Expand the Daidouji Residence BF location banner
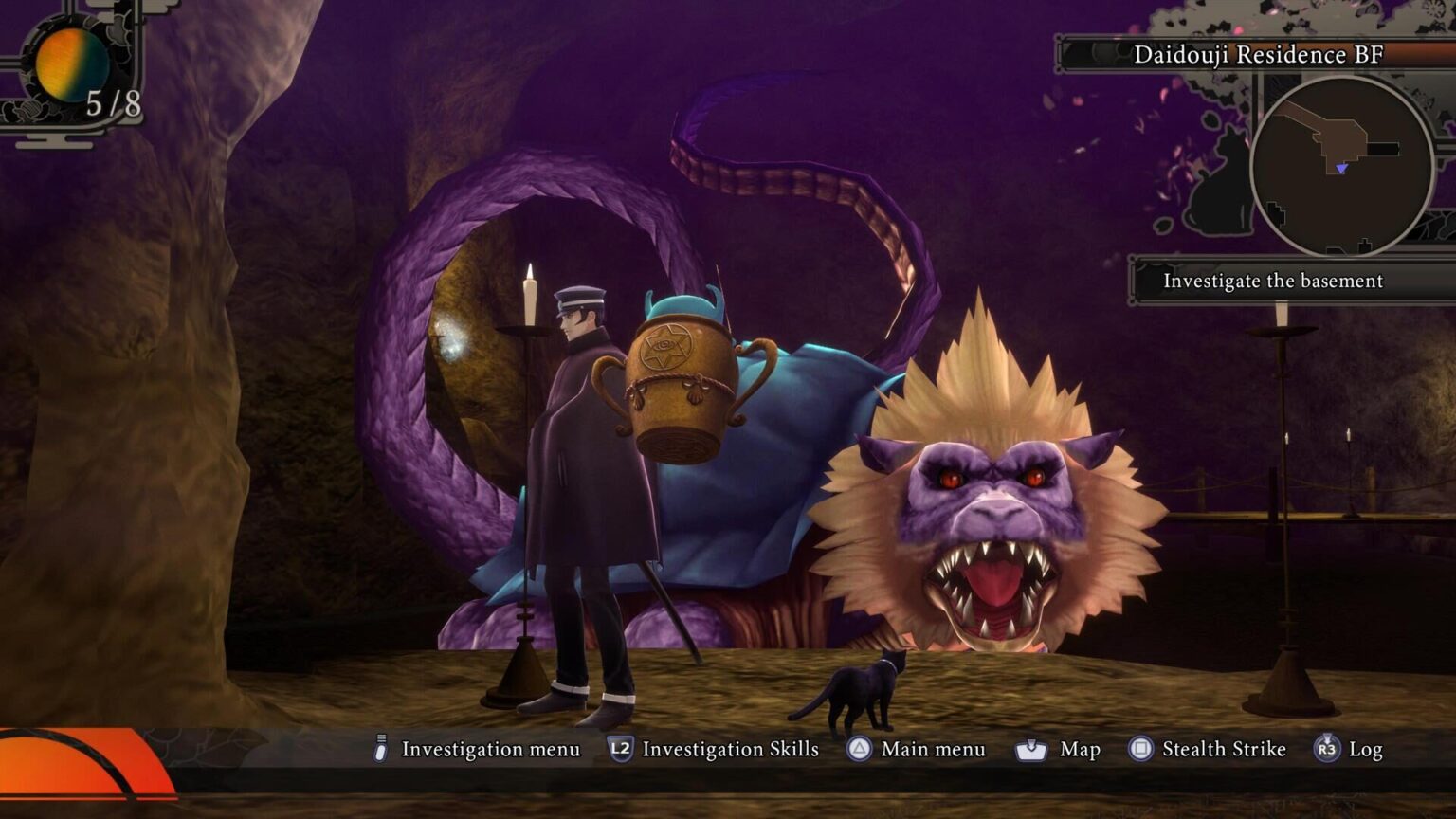1456x819 pixels. (1261, 55)
